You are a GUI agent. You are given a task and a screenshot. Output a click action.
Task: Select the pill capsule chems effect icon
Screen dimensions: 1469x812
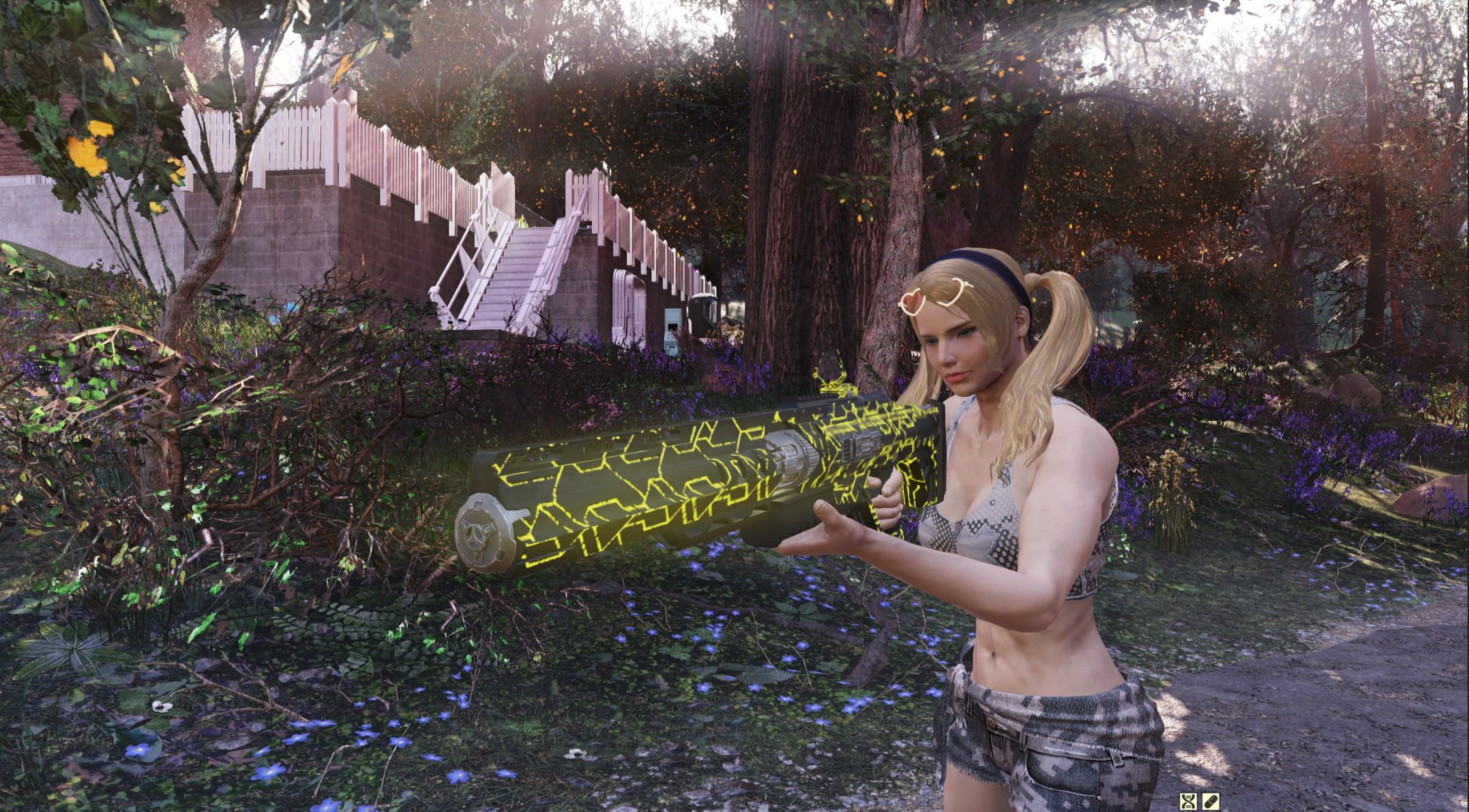click(1211, 801)
